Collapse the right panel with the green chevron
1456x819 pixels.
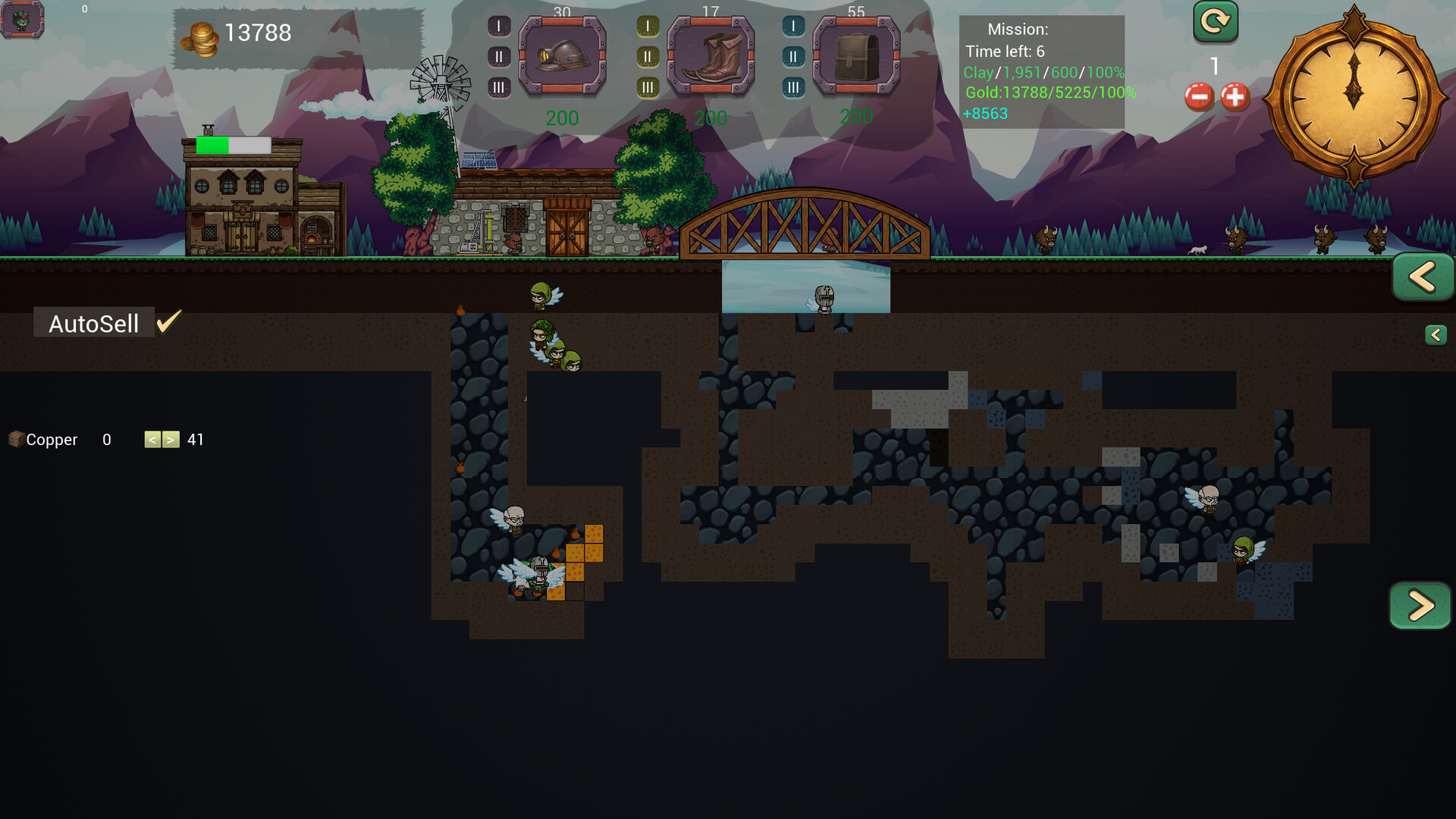click(1423, 277)
